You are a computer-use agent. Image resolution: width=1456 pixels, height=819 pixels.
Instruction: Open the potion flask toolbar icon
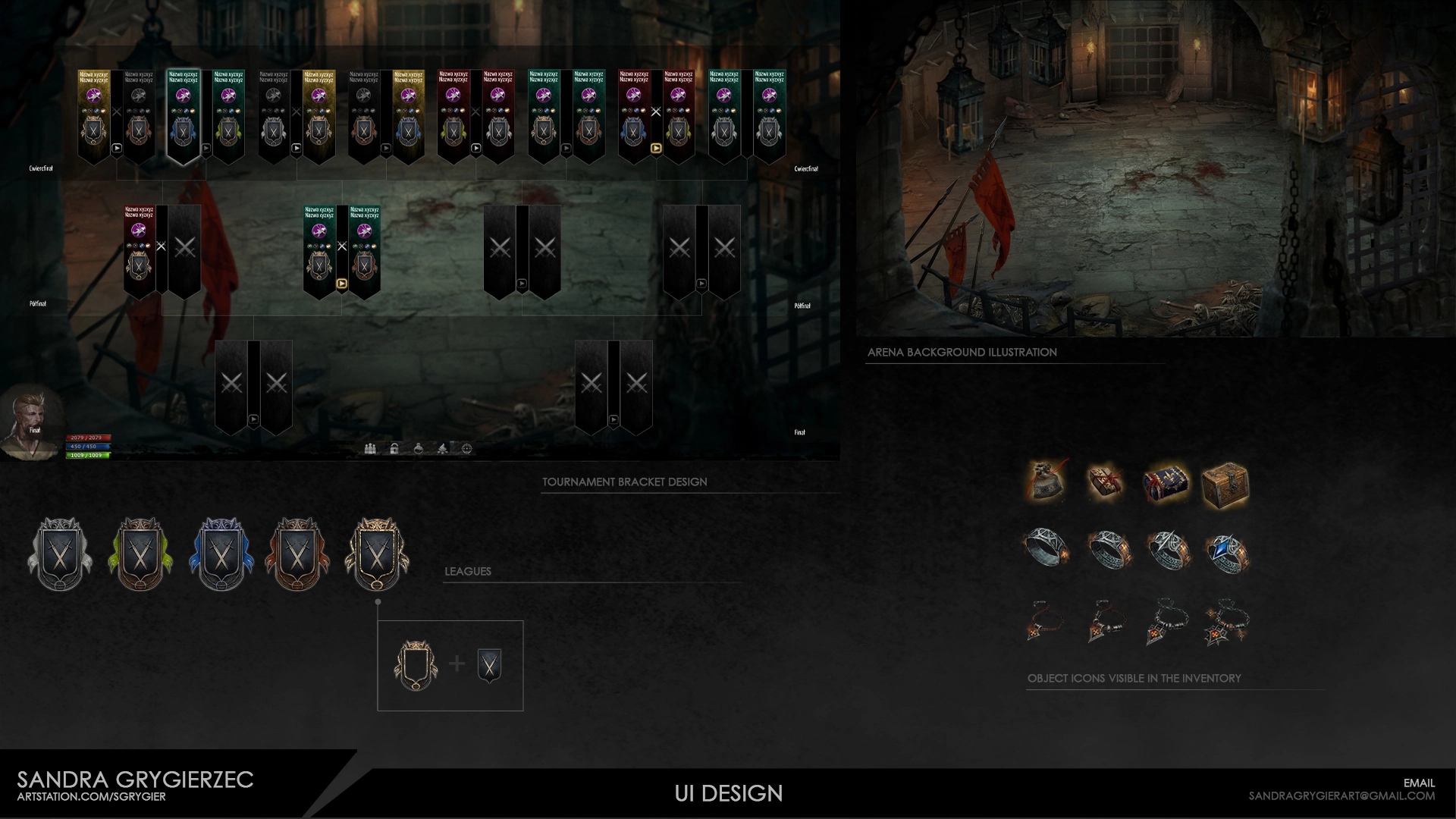pyautogui.click(x=419, y=449)
